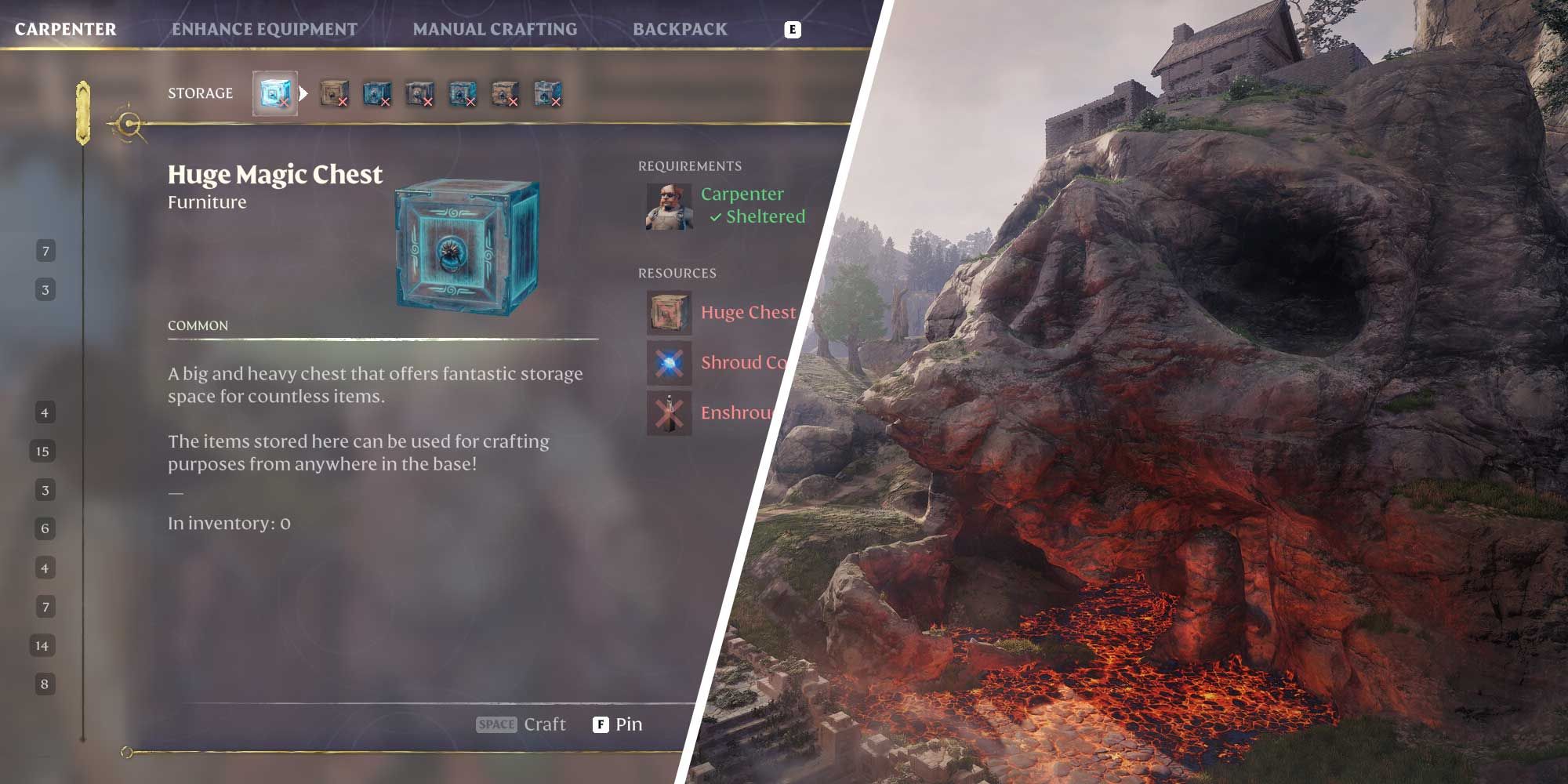This screenshot has width=1568, height=784.
Task: Click the gold scroll marker on the left sidebar
Action: point(82,110)
